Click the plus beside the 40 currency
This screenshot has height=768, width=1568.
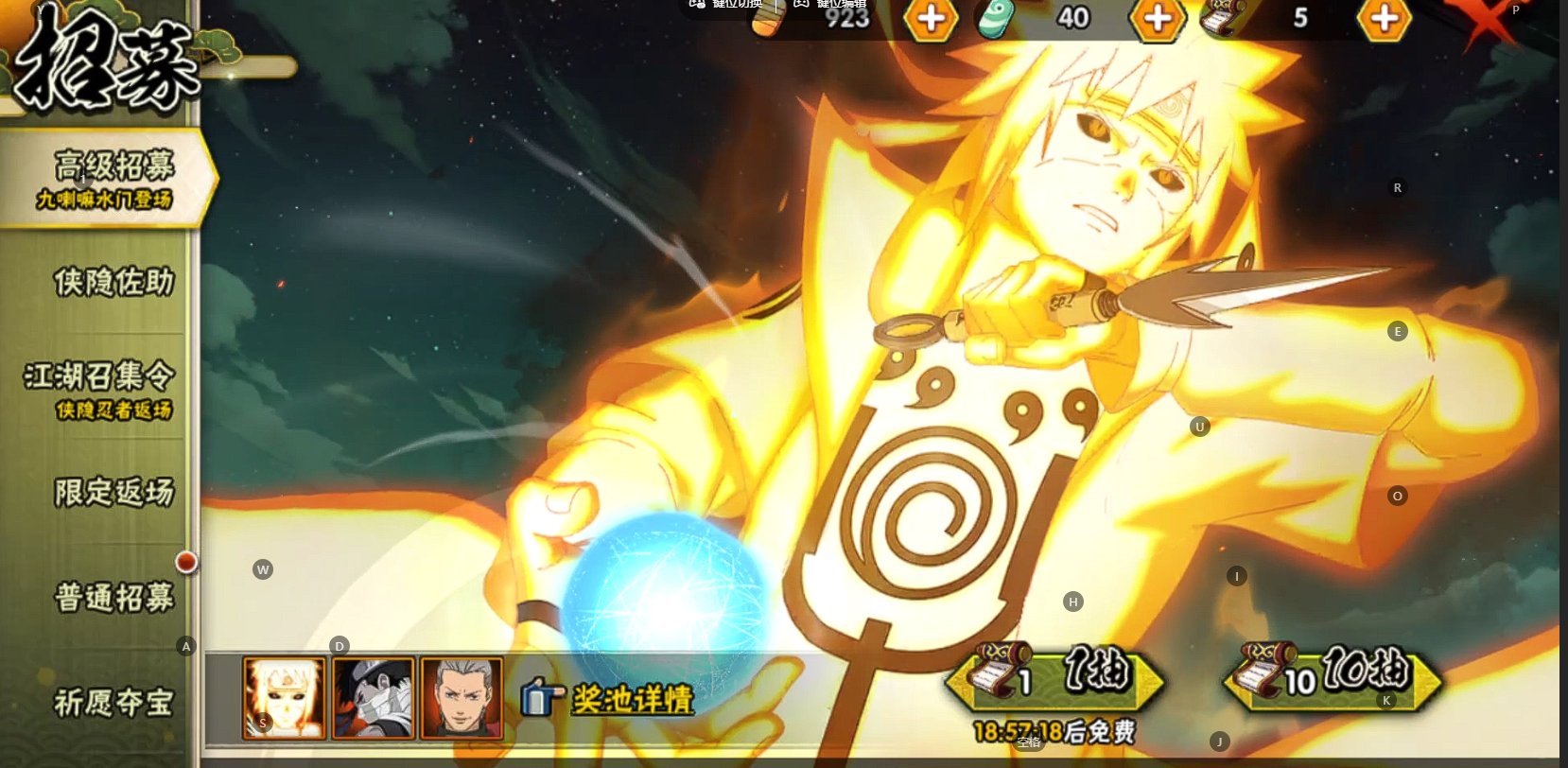pyautogui.click(x=1158, y=18)
